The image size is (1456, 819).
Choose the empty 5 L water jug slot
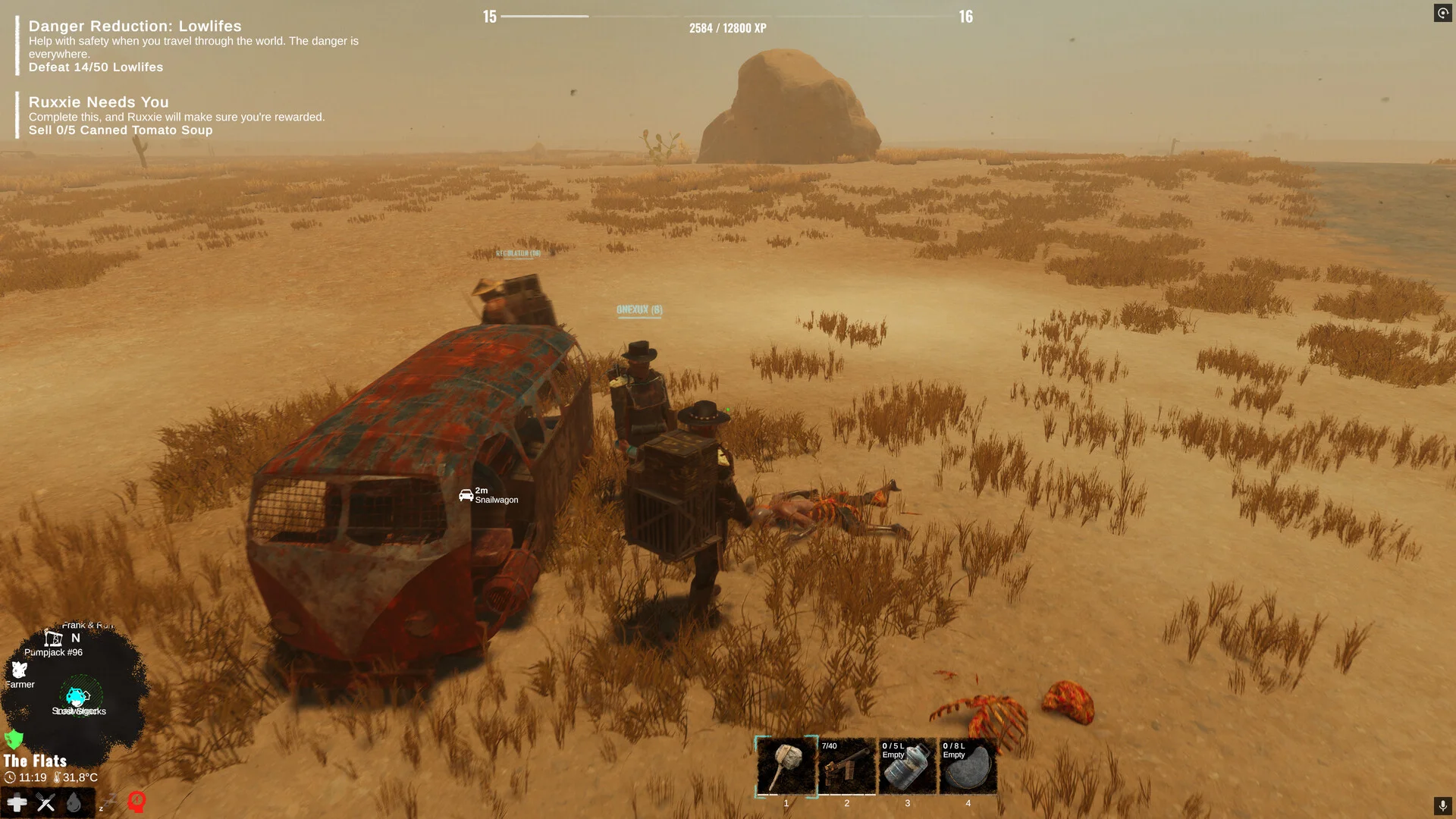click(x=907, y=766)
